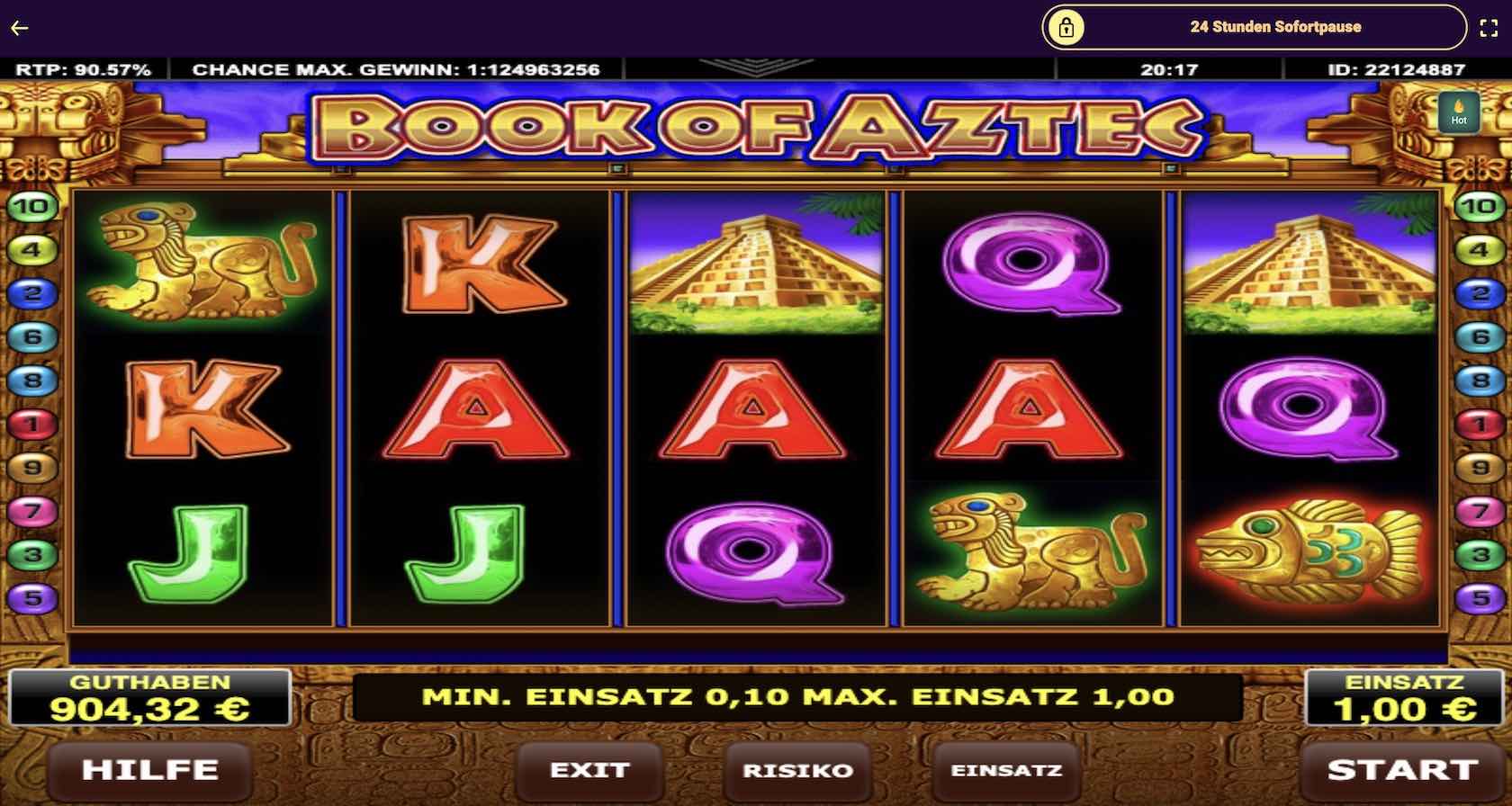Open fullscreen mode via the expand icon
The image size is (1512, 806).
pyautogui.click(x=1490, y=26)
